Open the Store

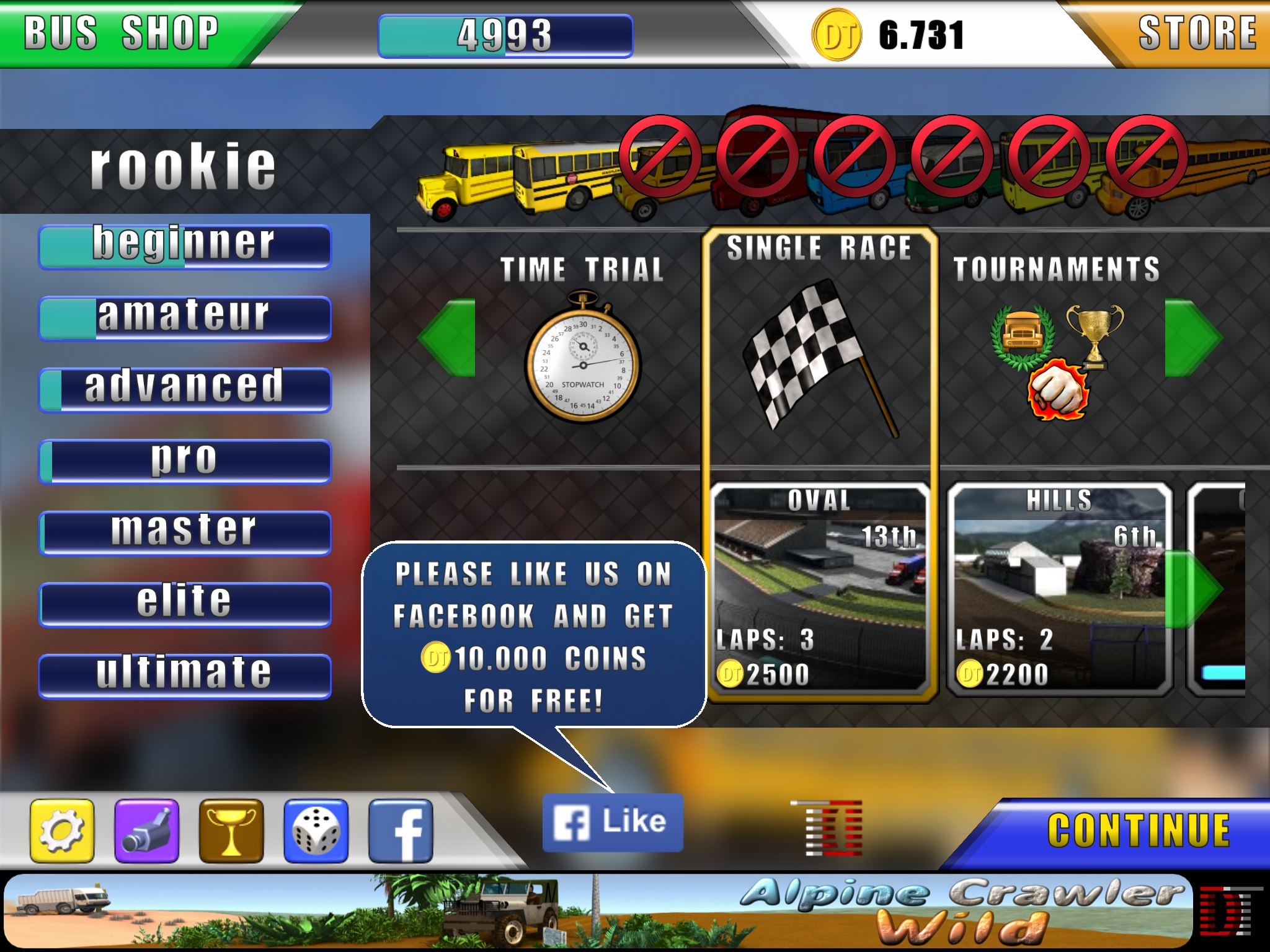click(x=1197, y=33)
